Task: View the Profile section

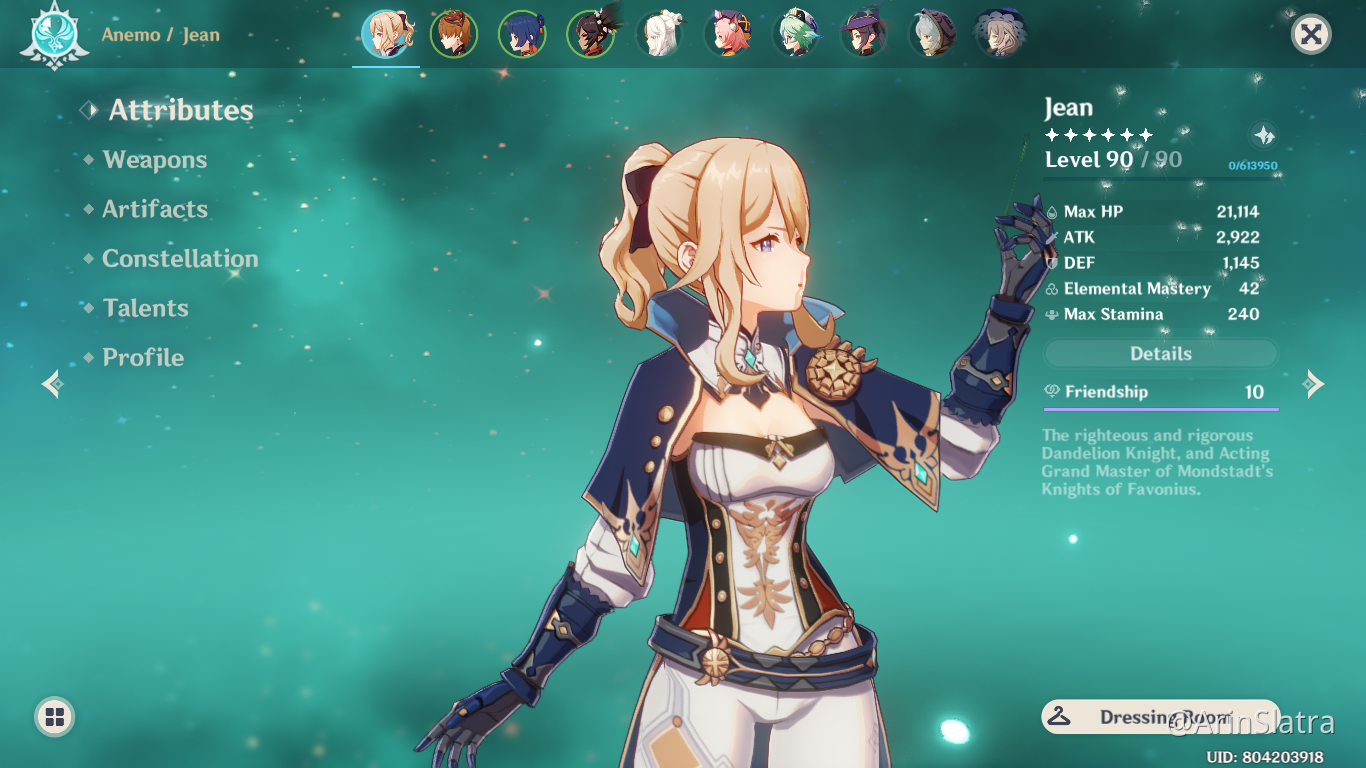Action: 143,357
